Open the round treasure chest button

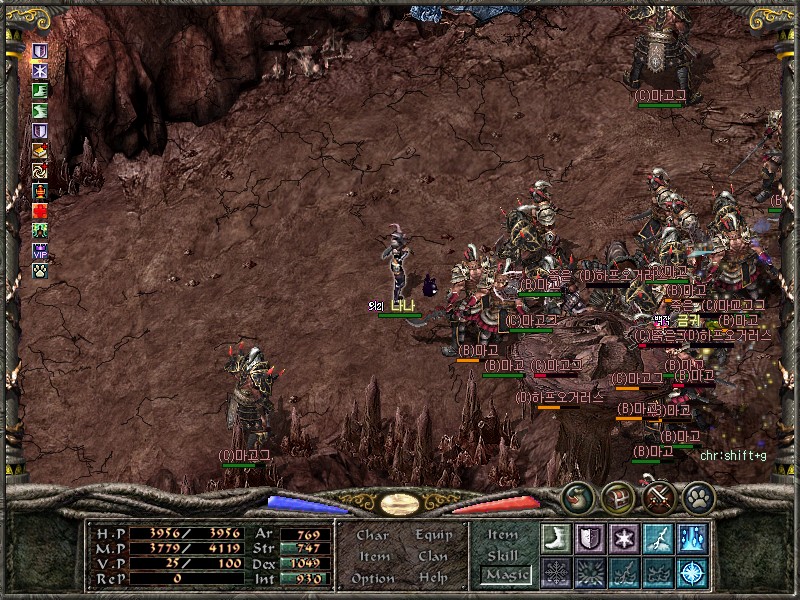[x=618, y=497]
